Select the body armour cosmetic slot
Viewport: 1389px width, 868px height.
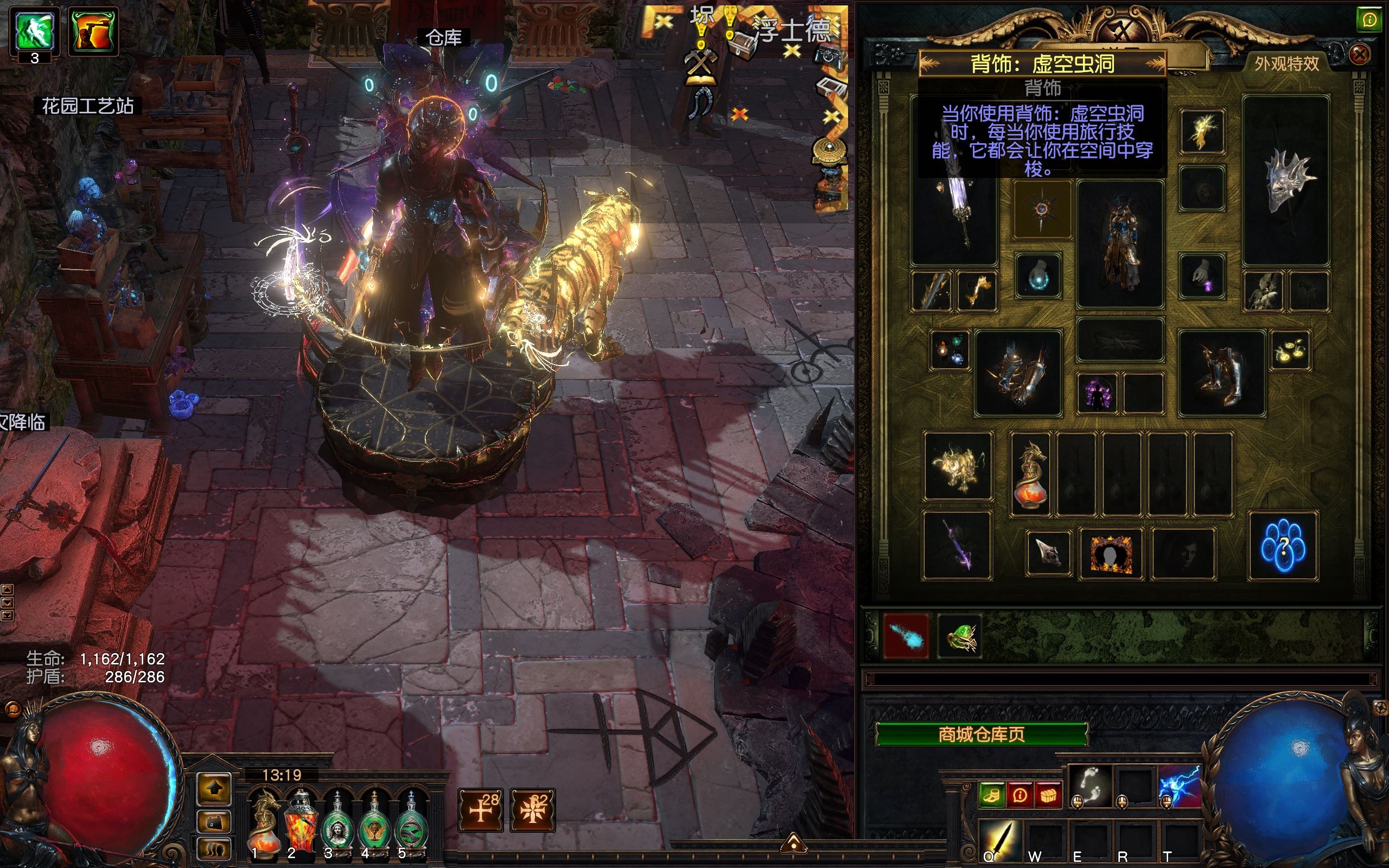(1120, 244)
